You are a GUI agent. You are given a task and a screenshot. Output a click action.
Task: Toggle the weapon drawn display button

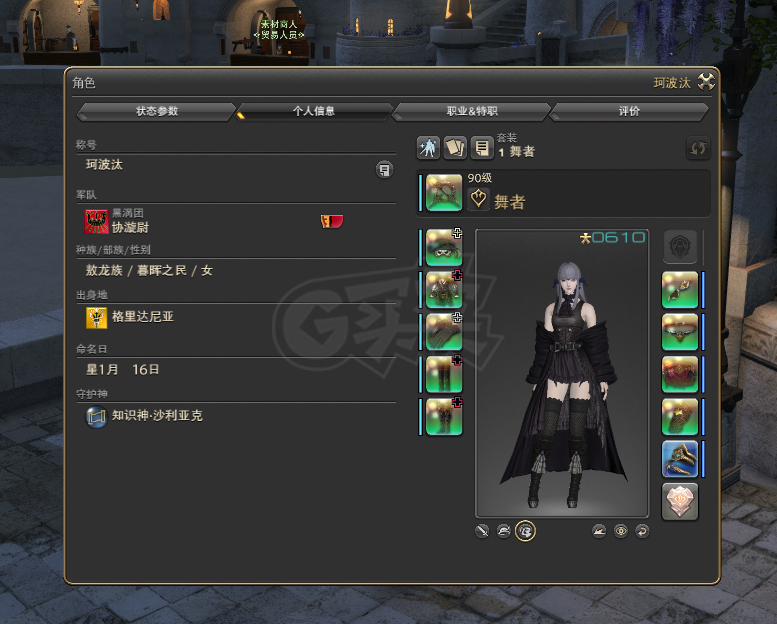click(483, 531)
